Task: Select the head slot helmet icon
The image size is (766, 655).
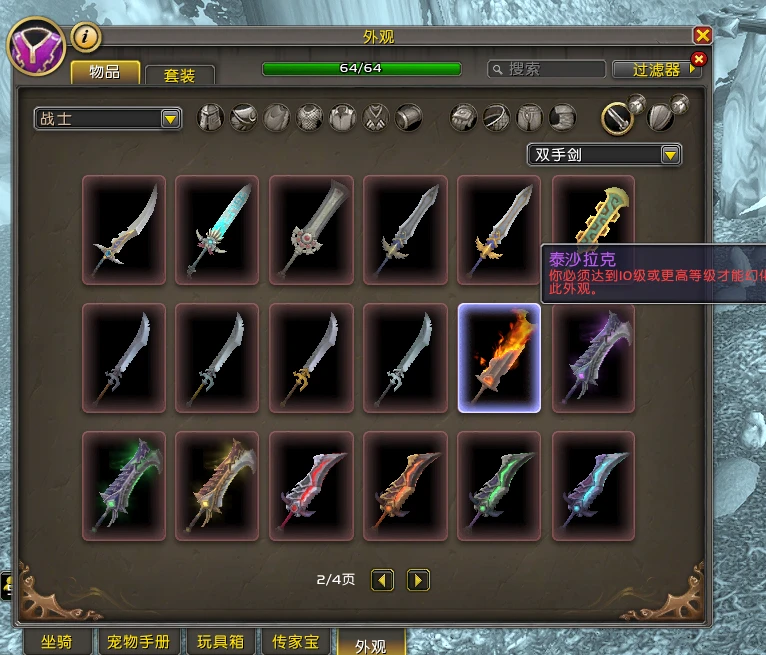Action: pyautogui.click(x=211, y=118)
